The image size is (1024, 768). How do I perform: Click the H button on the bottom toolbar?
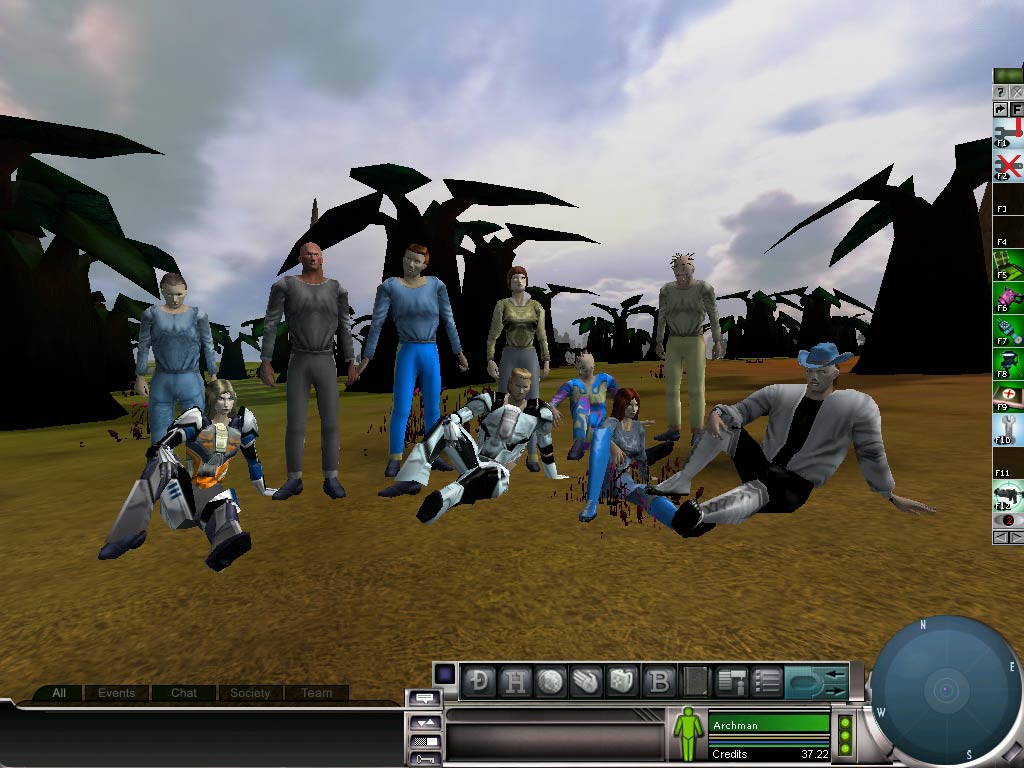tap(516, 681)
